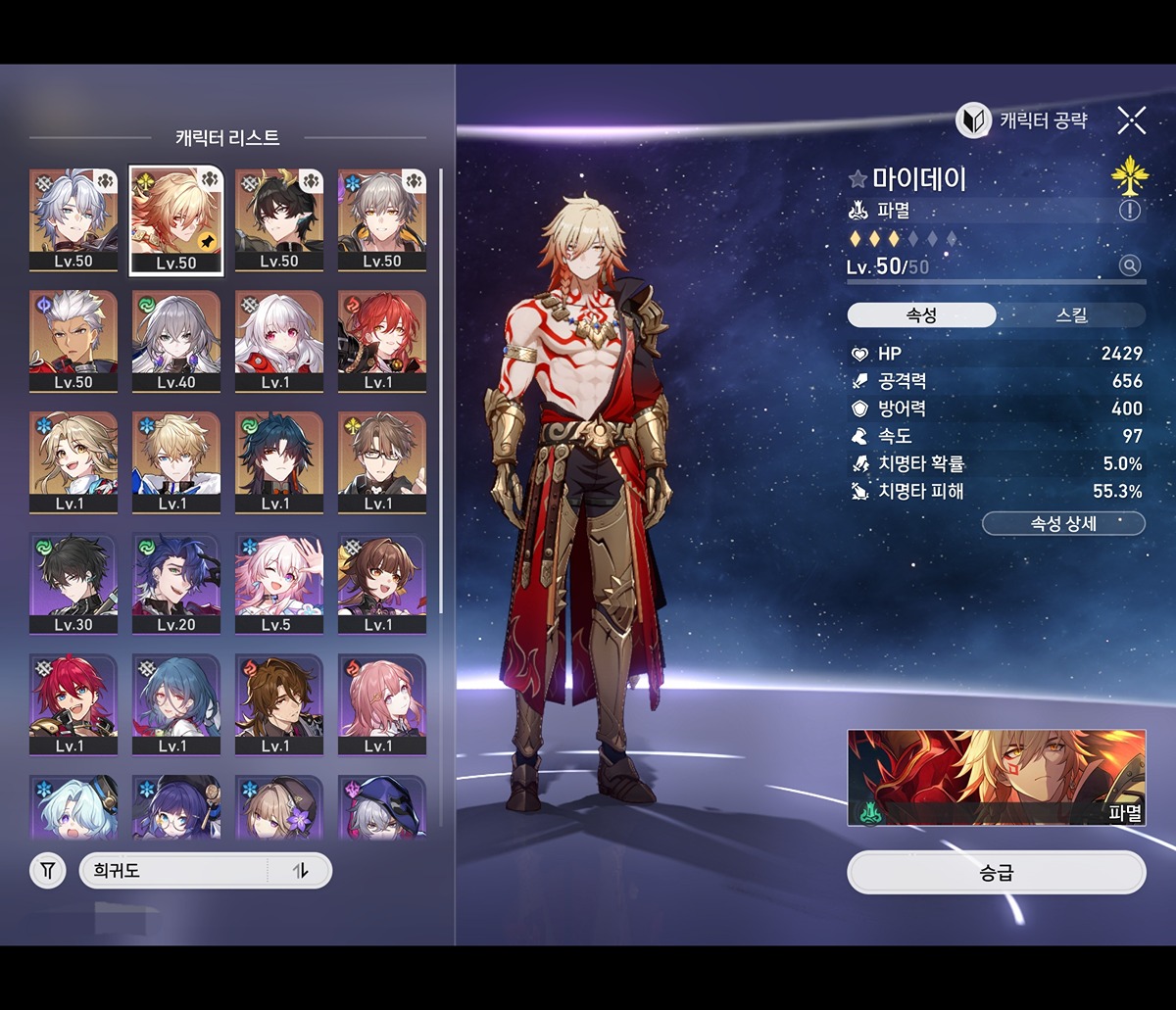The width and height of the screenshot is (1176, 1010).
Task: Click the gold imaginary element emblem
Action: pyautogui.click(x=1130, y=176)
